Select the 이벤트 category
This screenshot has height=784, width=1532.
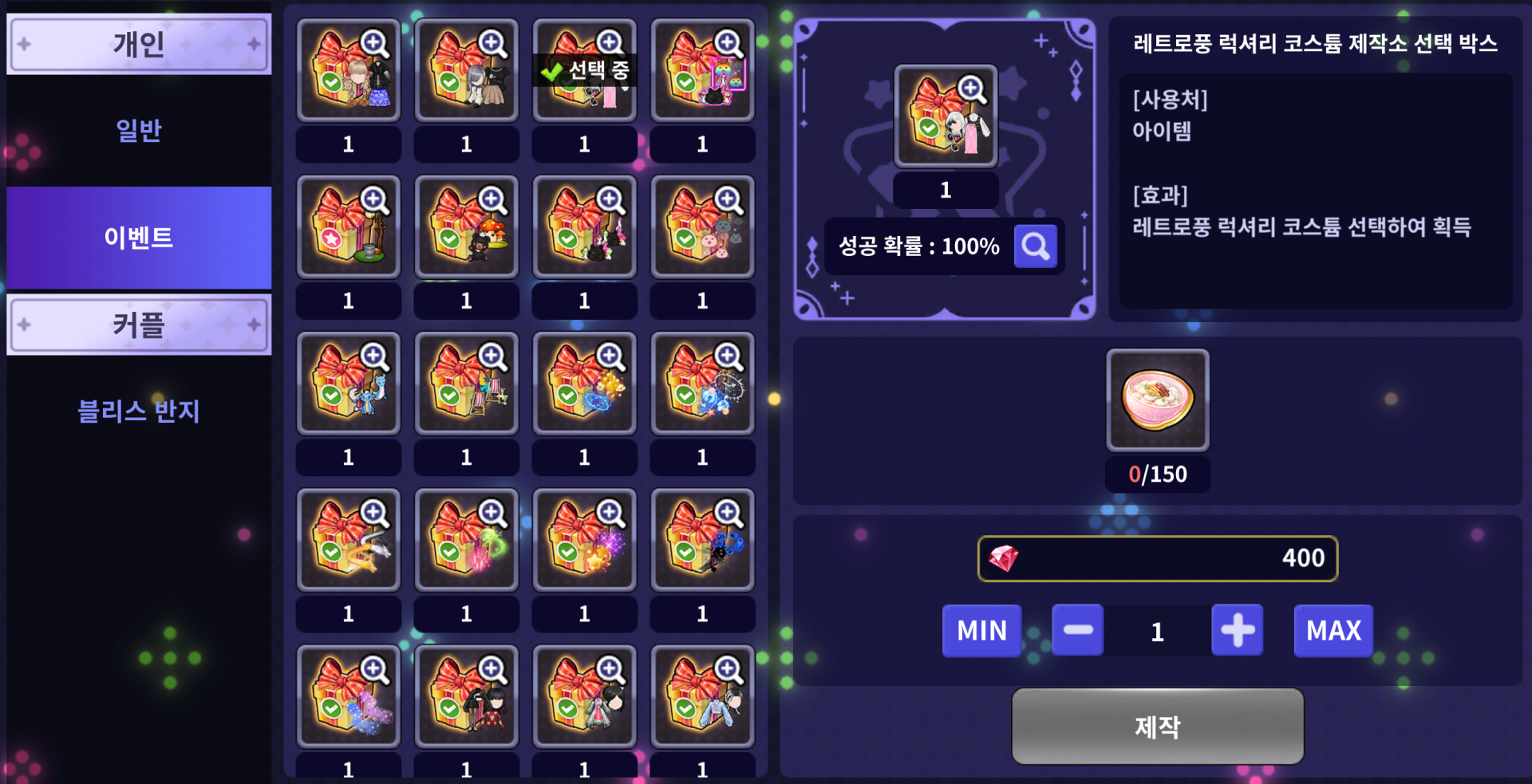[x=139, y=237]
